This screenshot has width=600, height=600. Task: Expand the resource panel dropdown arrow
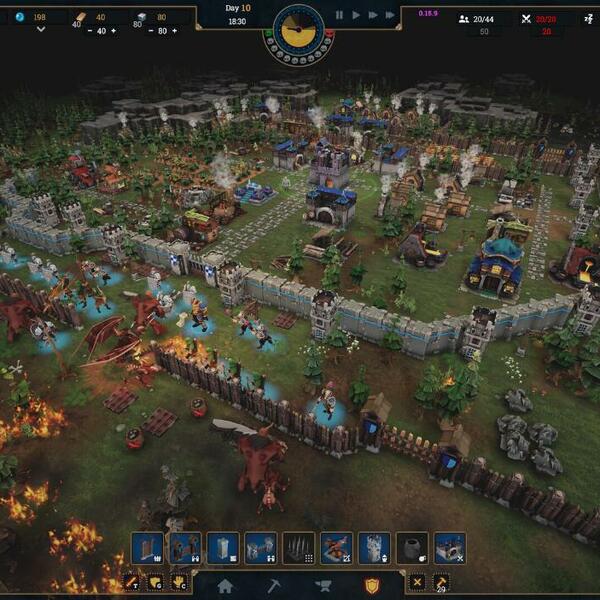(41, 30)
